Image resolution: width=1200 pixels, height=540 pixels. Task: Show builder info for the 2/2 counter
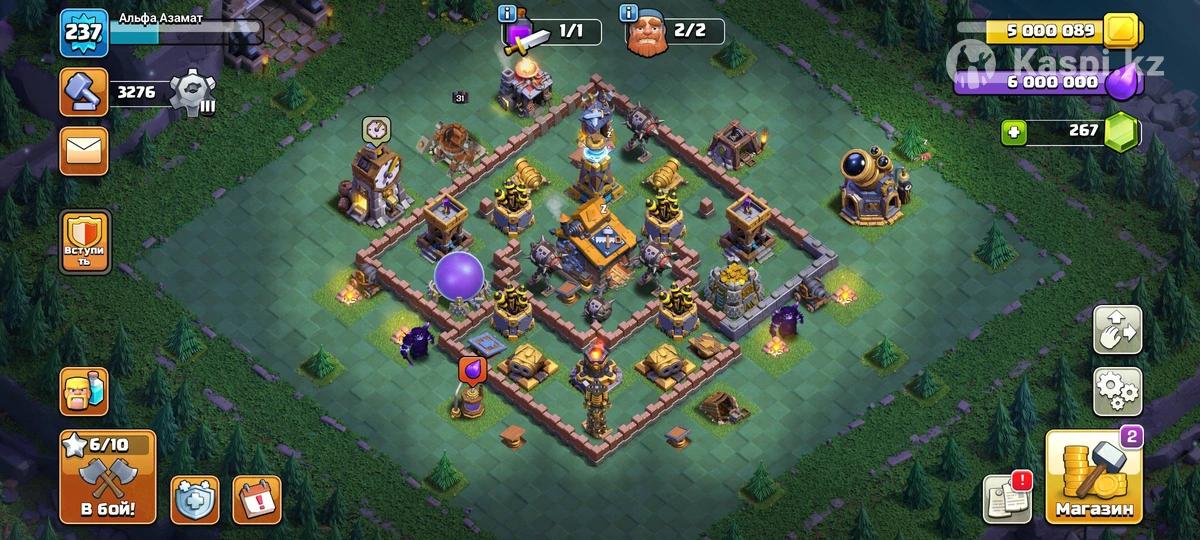pos(628,13)
